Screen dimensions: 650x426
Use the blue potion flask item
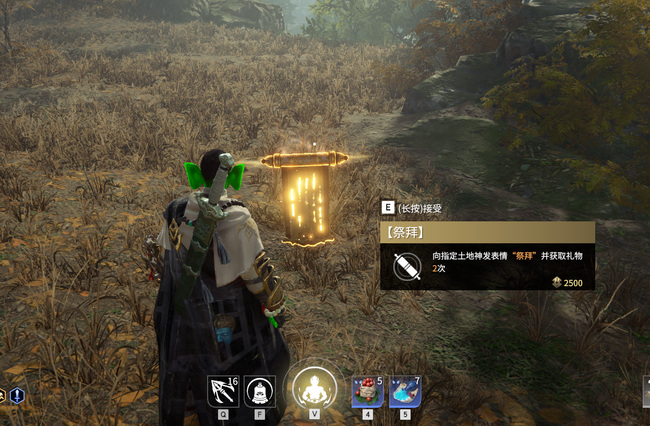coord(405,391)
